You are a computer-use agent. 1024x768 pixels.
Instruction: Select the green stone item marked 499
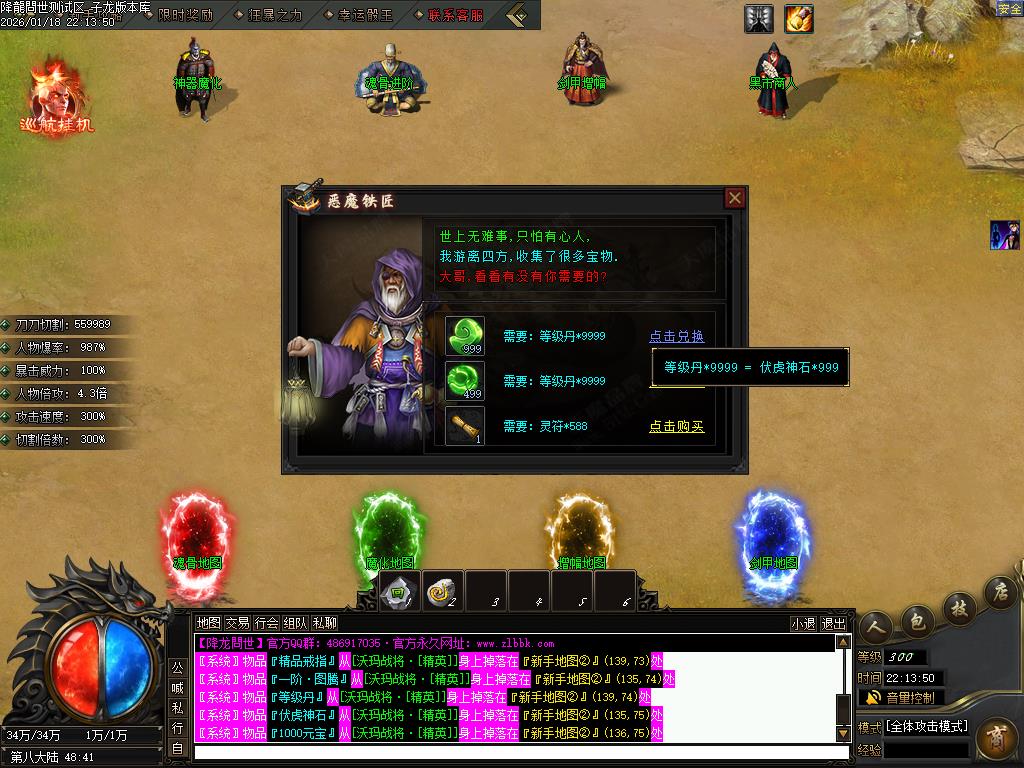465,381
